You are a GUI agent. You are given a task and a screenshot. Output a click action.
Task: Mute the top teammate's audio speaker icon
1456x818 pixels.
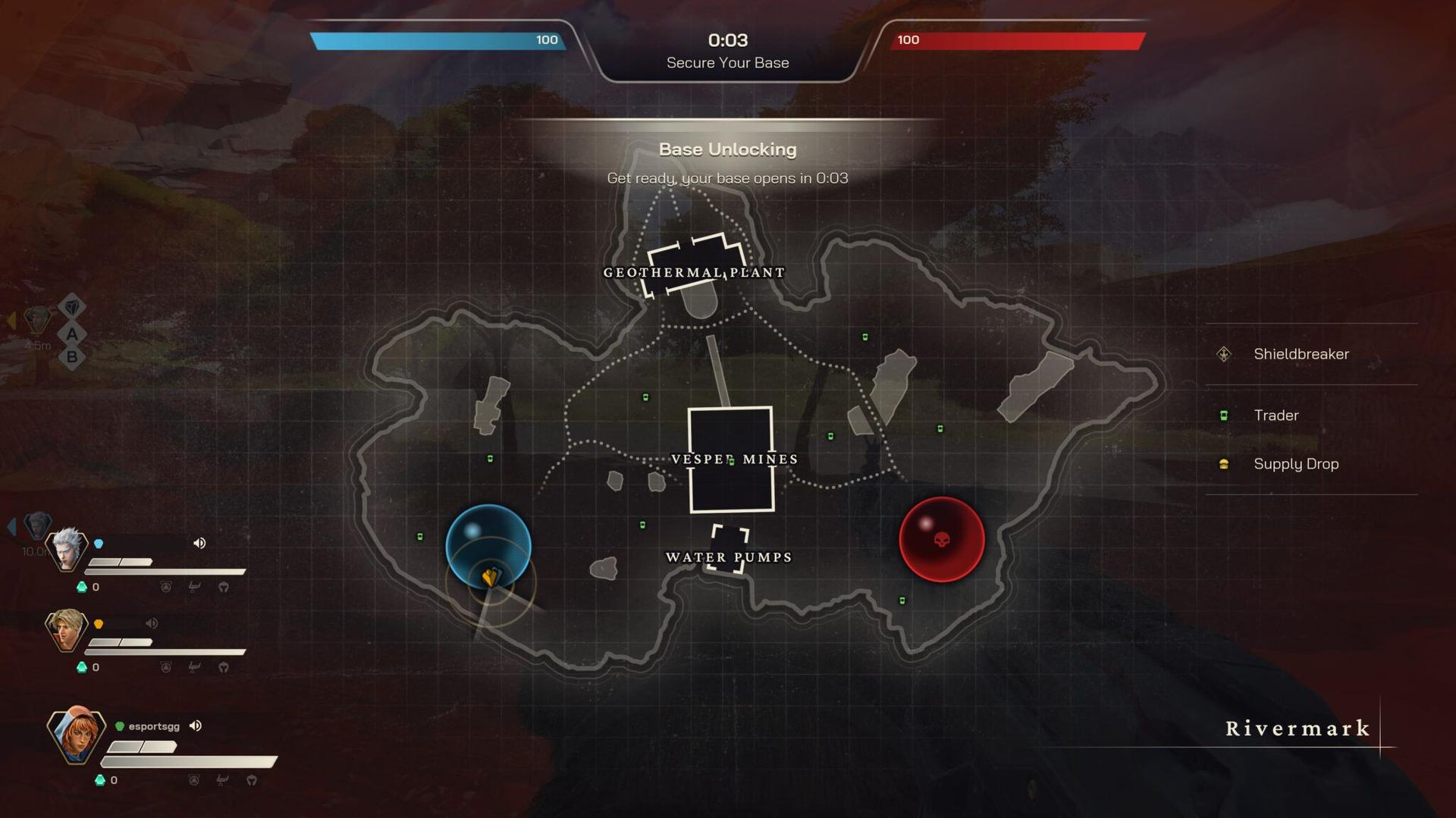[x=199, y=543]
